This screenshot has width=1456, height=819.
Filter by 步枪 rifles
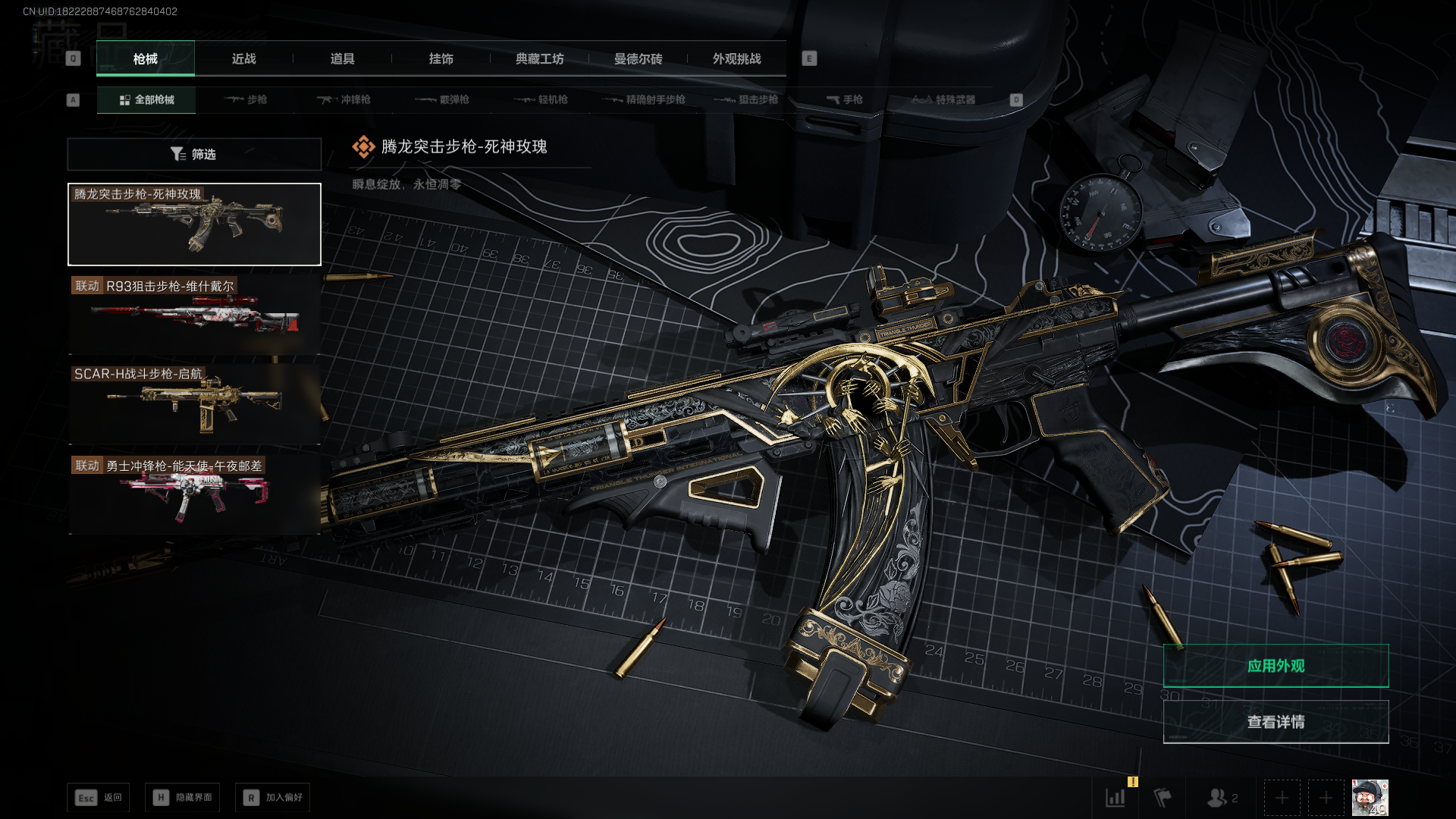pyautogui.click(x=246, y=100)
